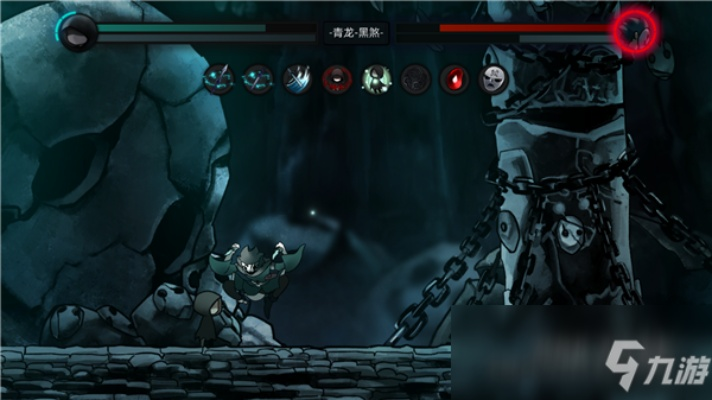Choose the white mask skill icon

(x=492, y=78)
